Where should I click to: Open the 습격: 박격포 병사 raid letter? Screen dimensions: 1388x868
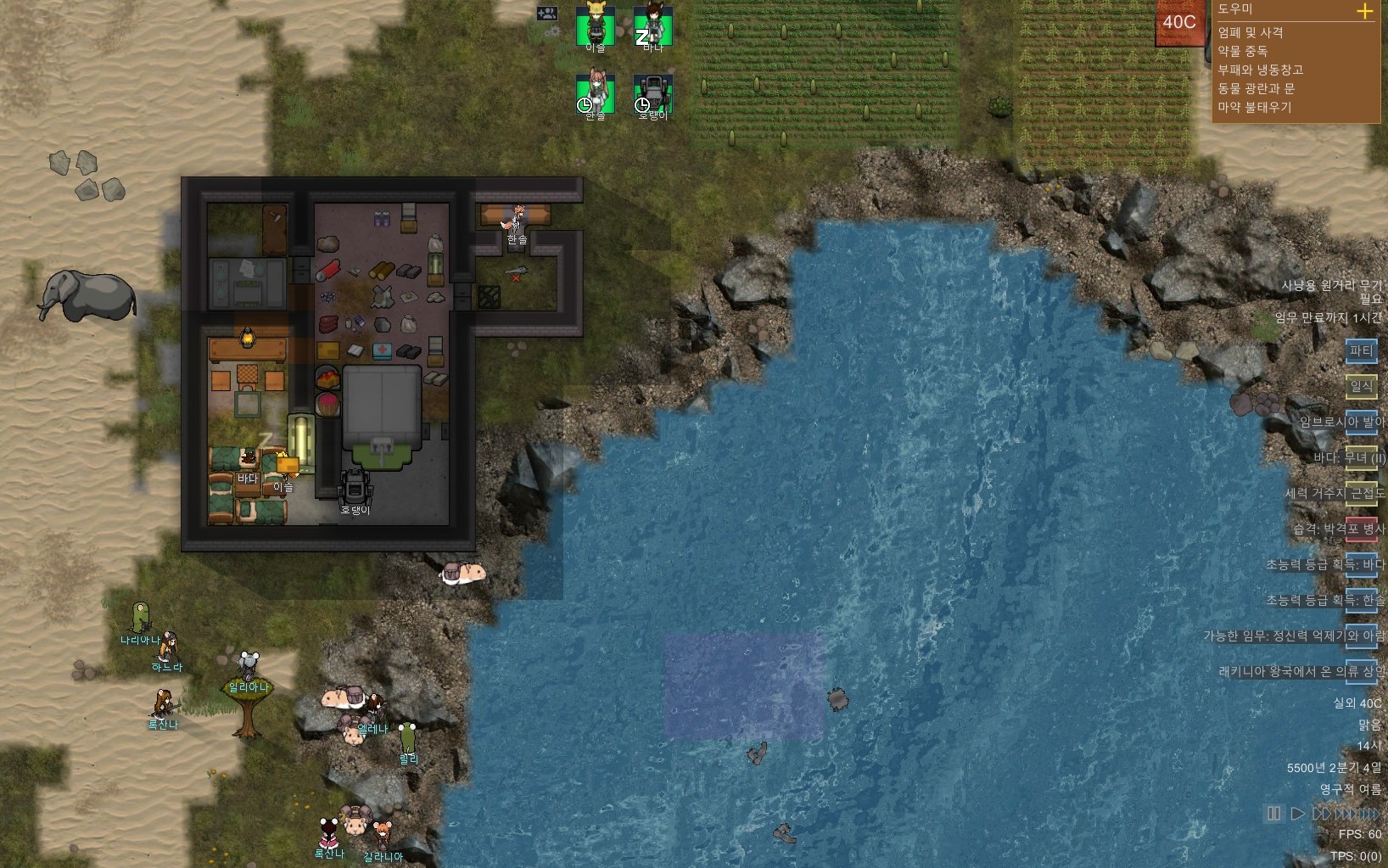[x=1361, y=529]
